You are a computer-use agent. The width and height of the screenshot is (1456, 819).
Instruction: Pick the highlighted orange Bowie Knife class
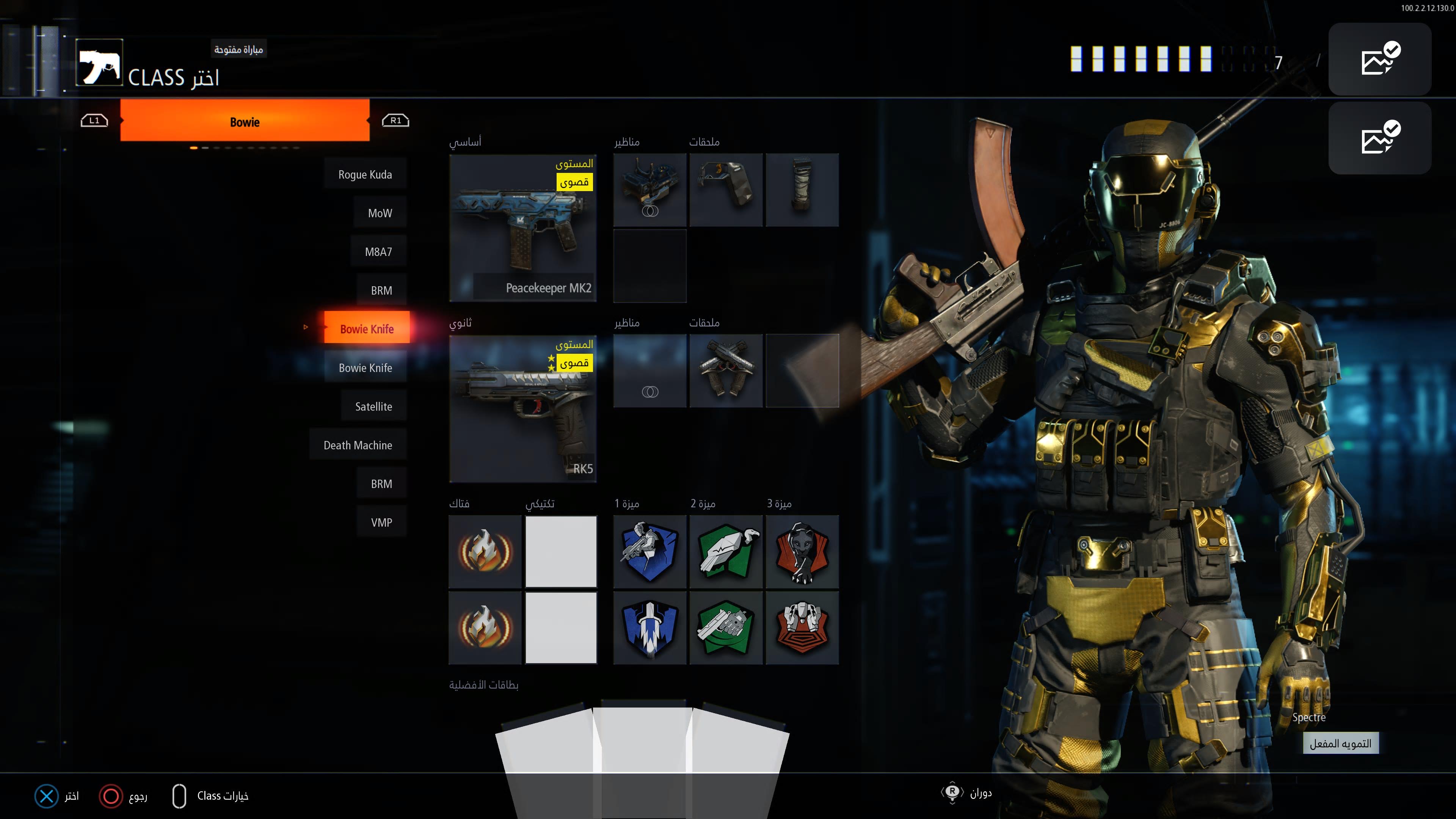366,328
